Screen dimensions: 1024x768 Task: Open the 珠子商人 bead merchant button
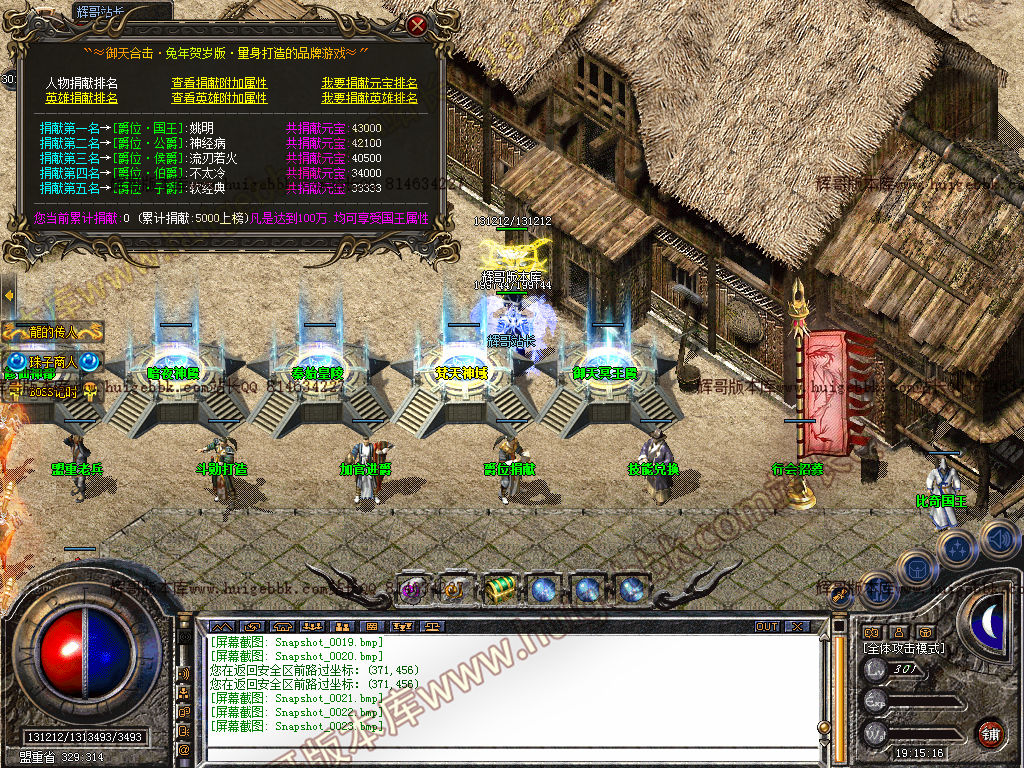coord(52,361)
